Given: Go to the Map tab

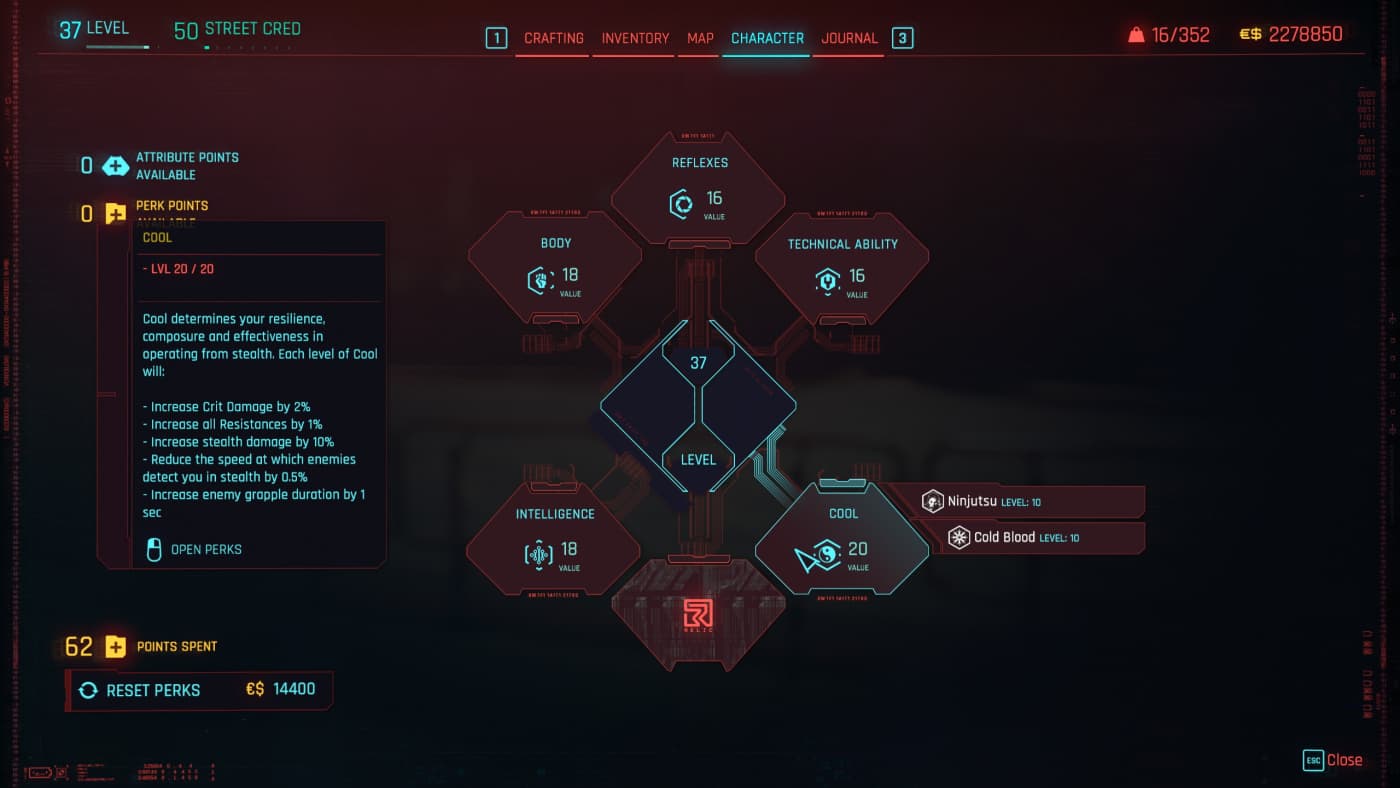Looking at the screenshot, I should pos(700,38).
